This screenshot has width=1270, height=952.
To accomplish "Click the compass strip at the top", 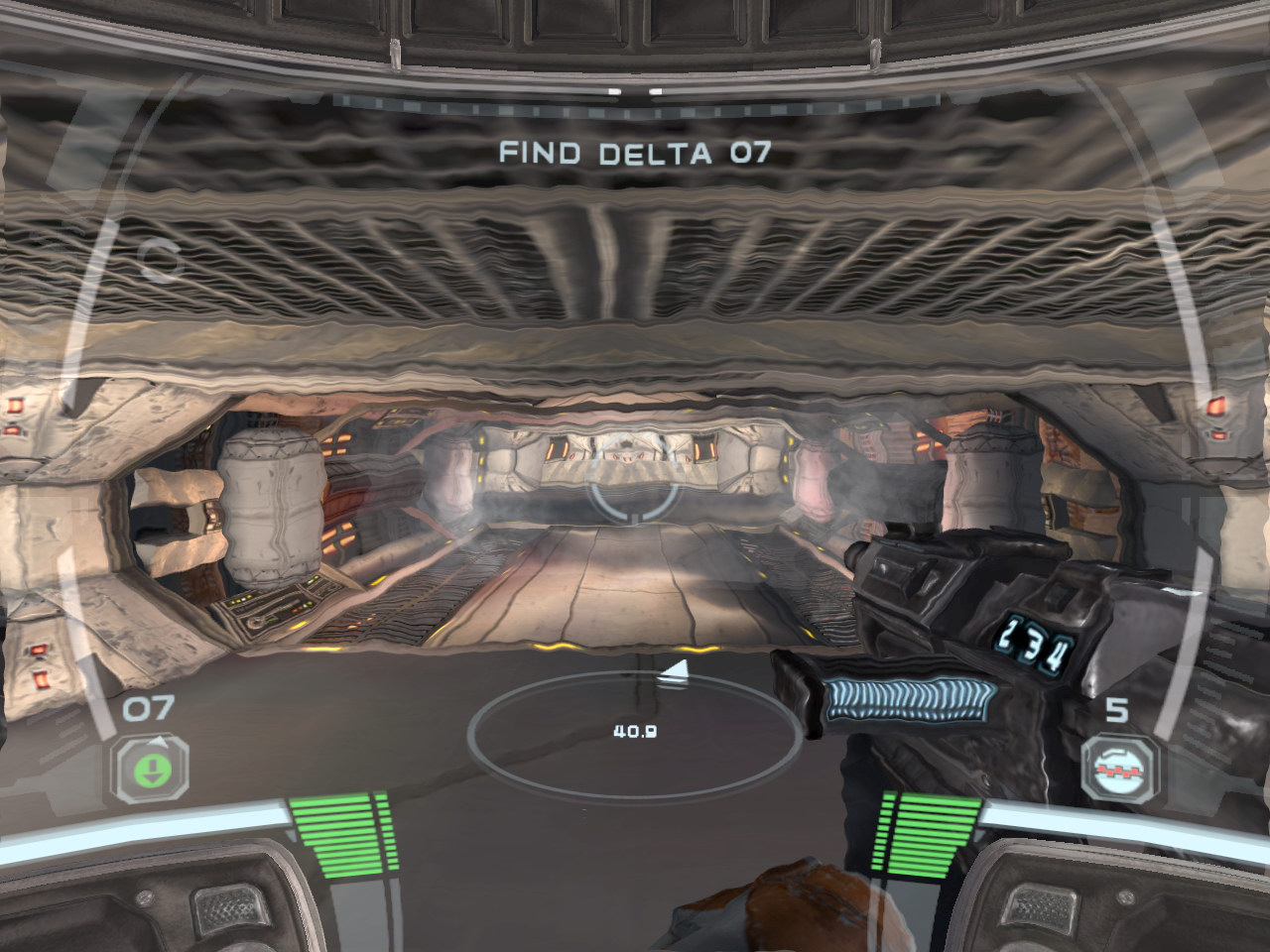I will tap(635, 99).
